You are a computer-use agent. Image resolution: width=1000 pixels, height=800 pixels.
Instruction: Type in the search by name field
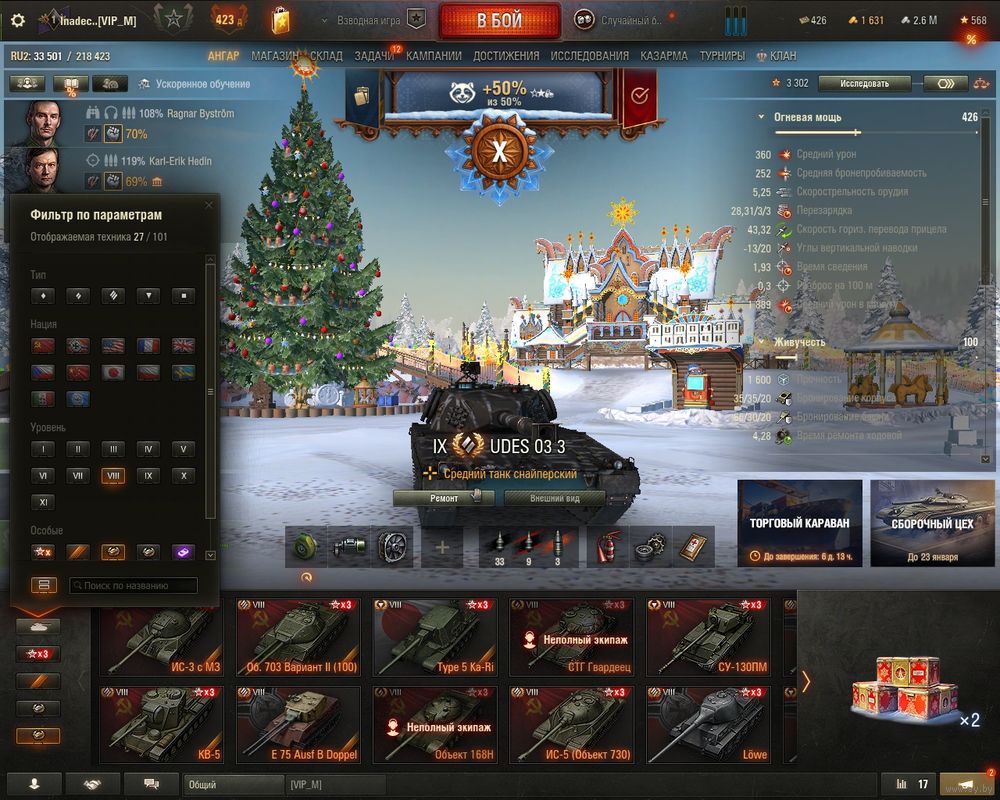pyautogui.click(x=133, y=586)
